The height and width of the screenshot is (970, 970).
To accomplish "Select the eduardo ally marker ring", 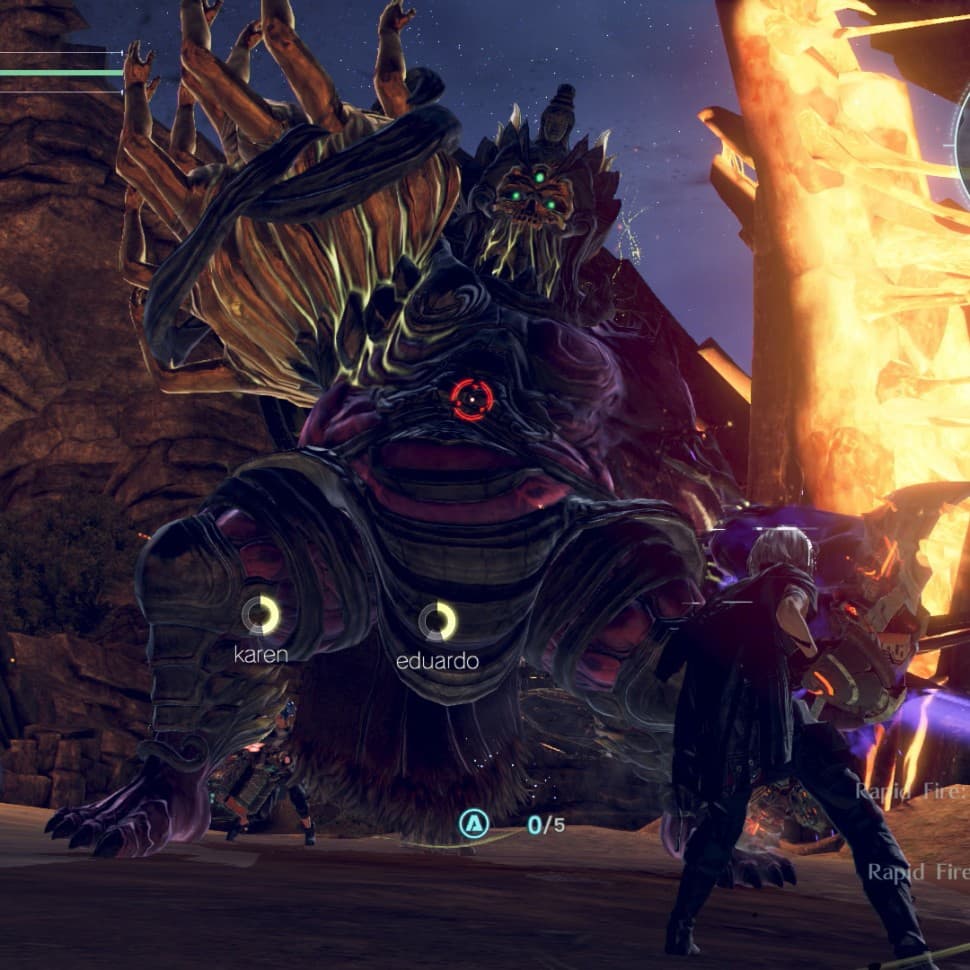I will tap(437, 621).
